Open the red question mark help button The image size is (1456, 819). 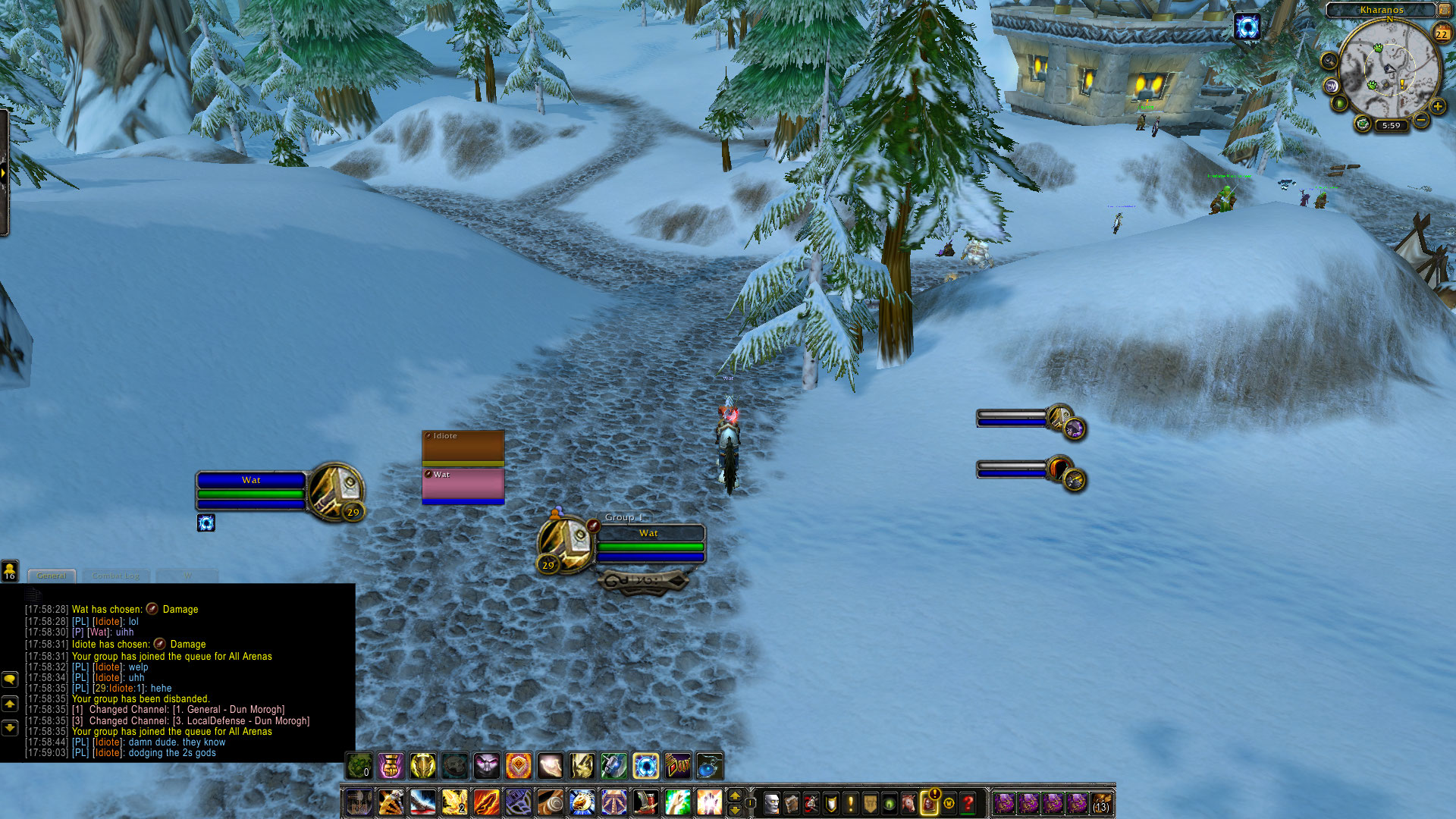tap(968, 802)
